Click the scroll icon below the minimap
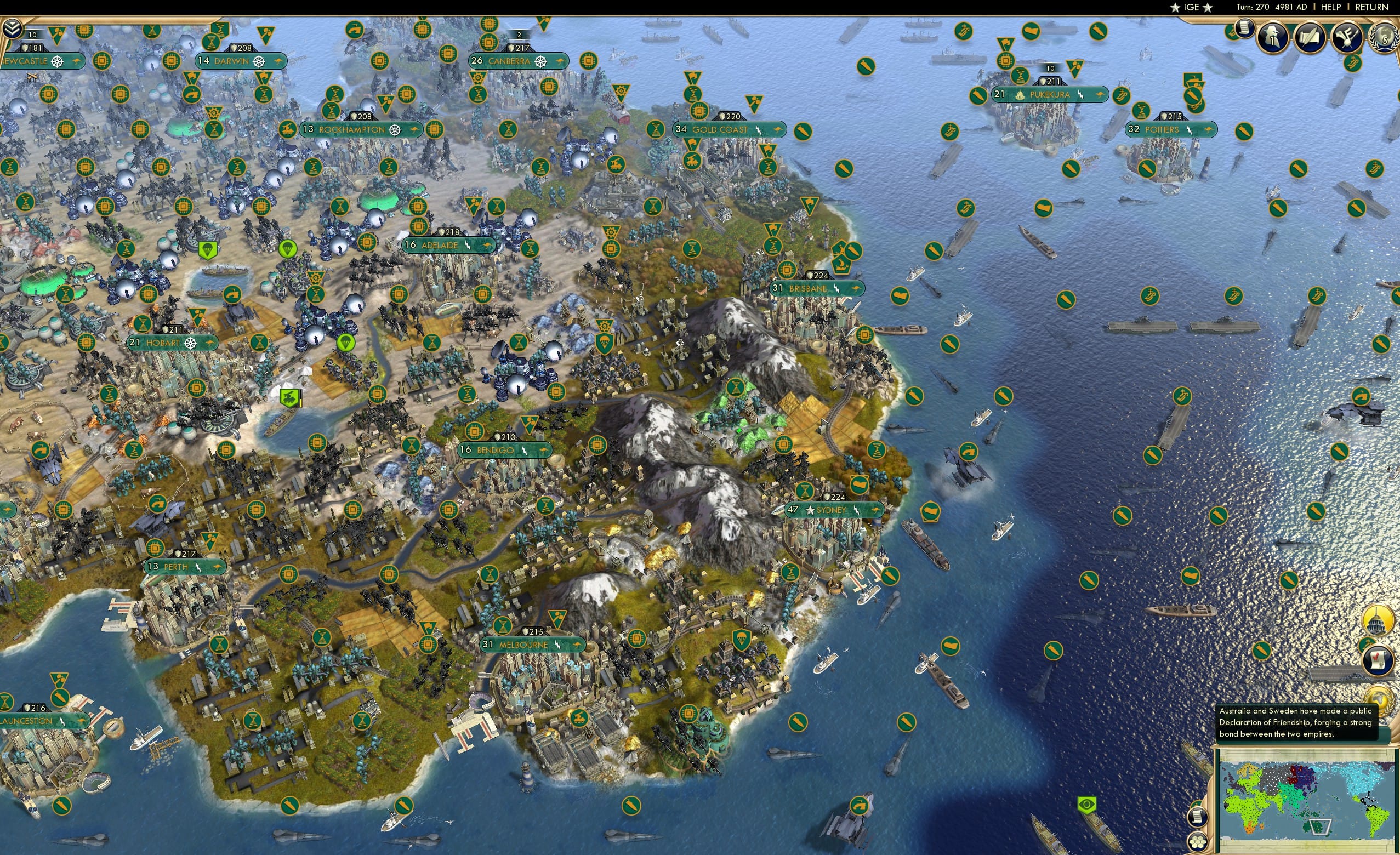This screenshot has height=855, width=1400. click(1198, 818)
